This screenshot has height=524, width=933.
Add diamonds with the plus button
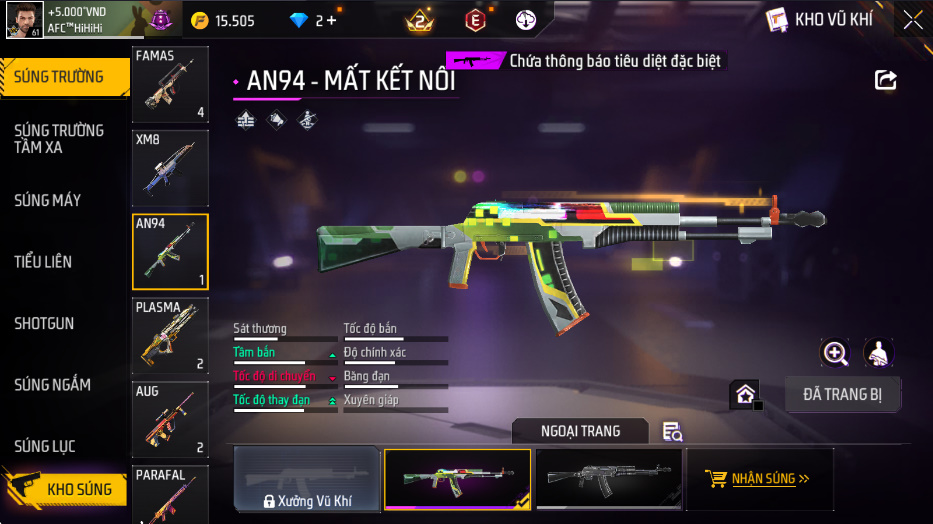click(331, 21)
